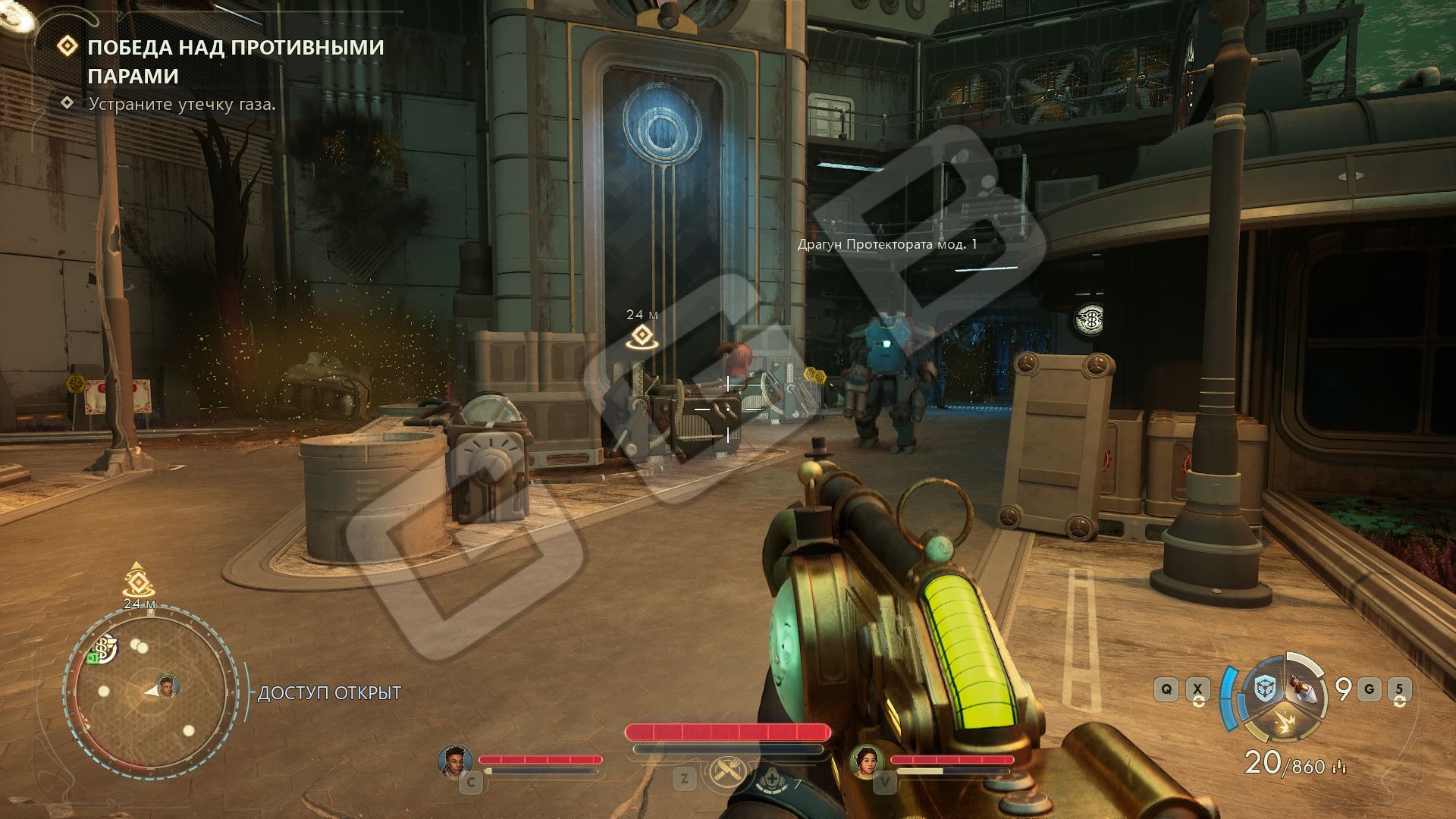This screenshot has height=819, width=1456.
Task: Select the tracked quest title "Победа над противными парами"
Action: [x=236, y=61]
